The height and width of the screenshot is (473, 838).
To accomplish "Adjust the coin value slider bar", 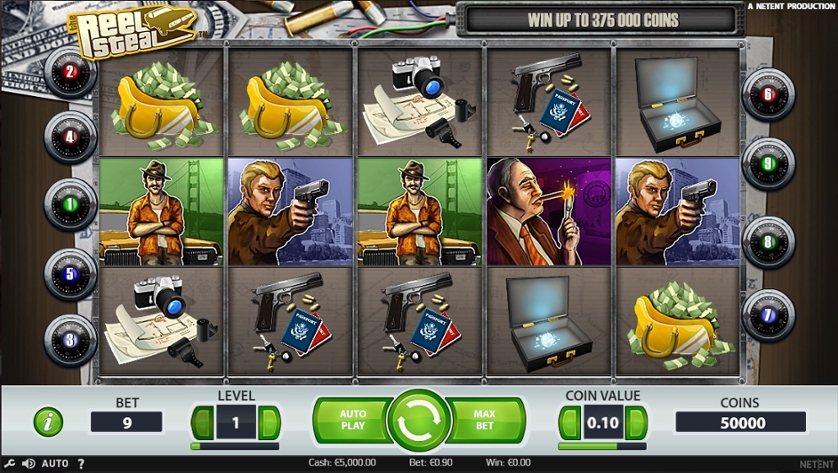I will click(602, 446).
